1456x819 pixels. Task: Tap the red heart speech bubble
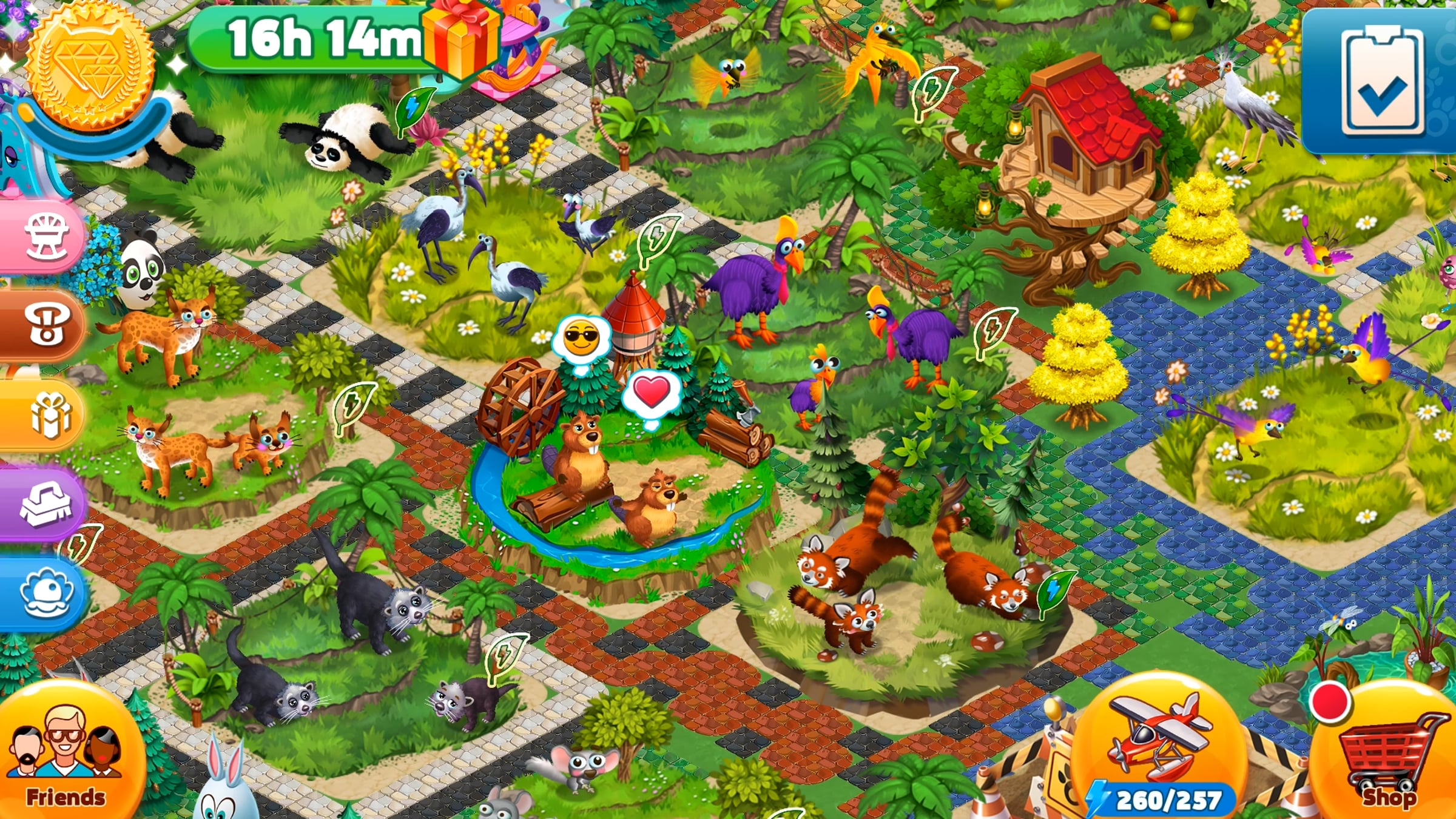click(x=651, y=393)
